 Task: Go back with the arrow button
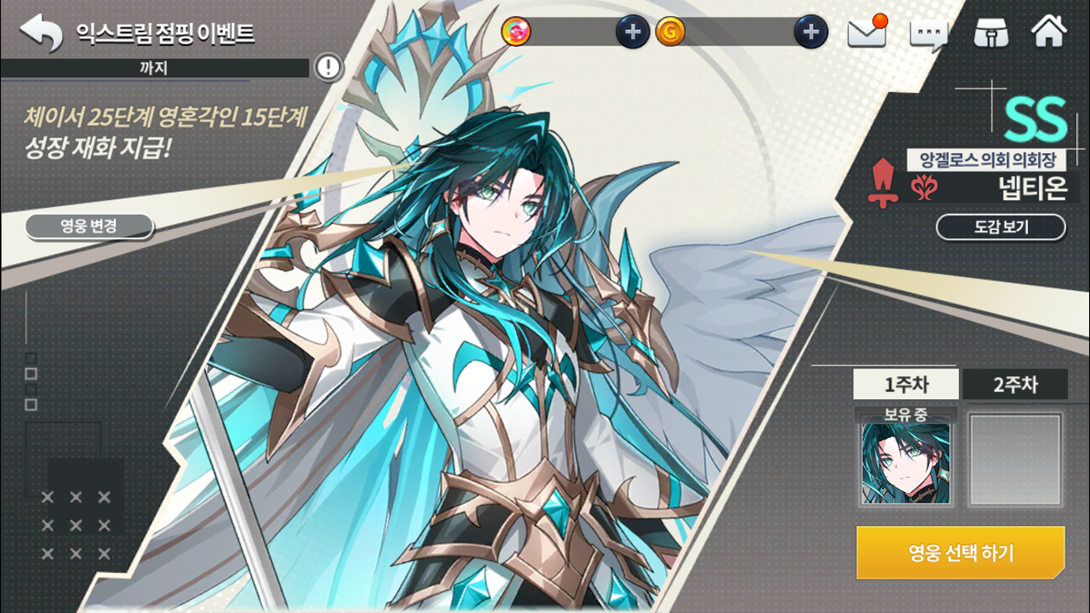41,32
